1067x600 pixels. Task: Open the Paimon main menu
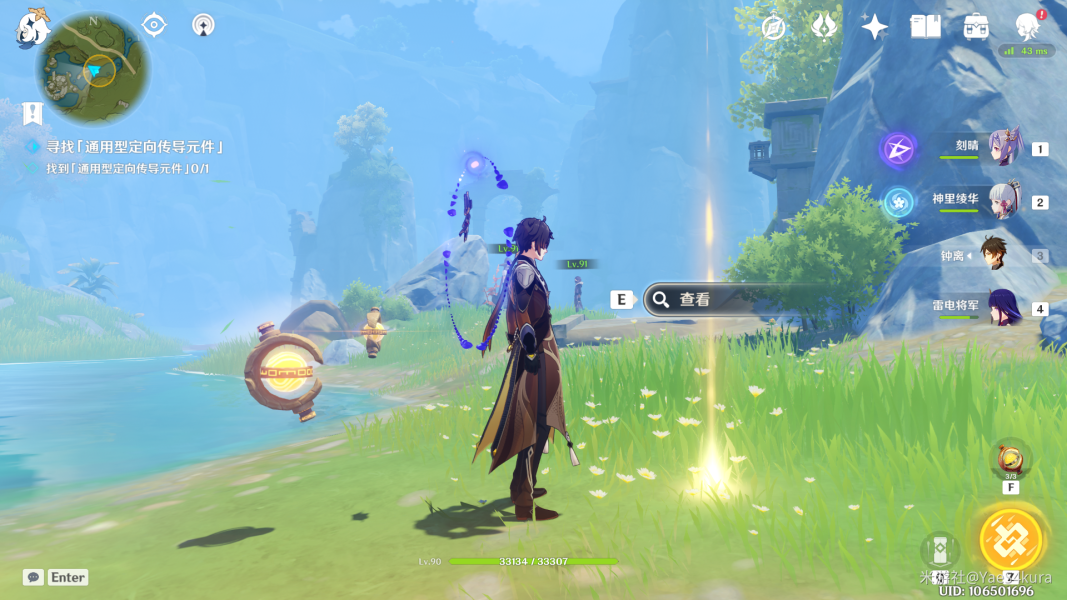(32, 28)
